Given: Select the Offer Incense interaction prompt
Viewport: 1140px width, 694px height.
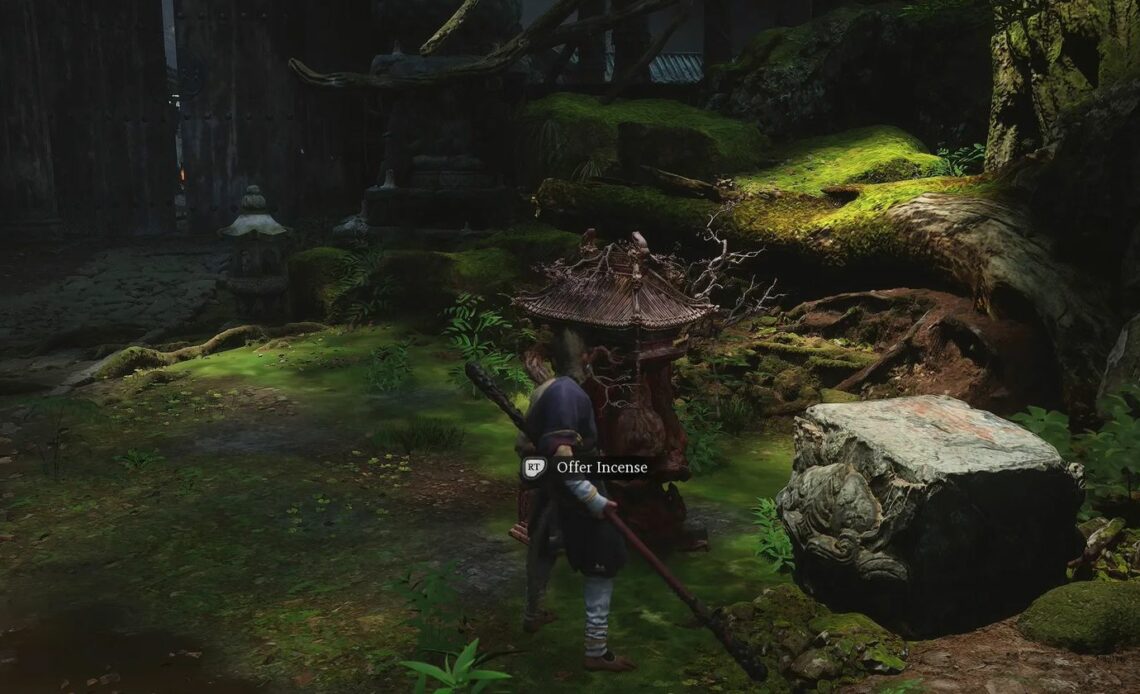Looking at the screenshot, I should click(x=589, y=467).
